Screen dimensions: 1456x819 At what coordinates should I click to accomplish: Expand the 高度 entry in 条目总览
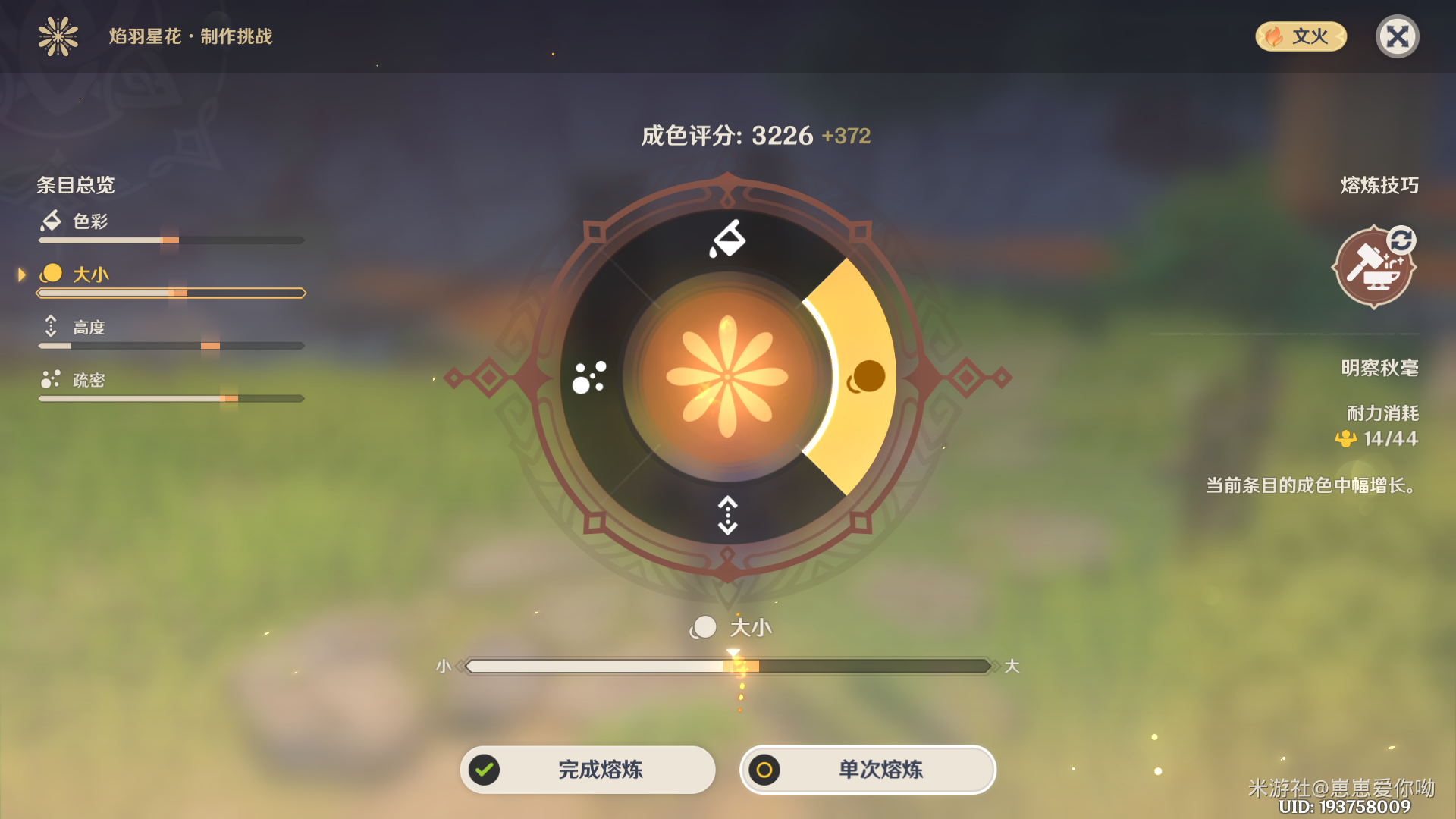tap(91, 326)
